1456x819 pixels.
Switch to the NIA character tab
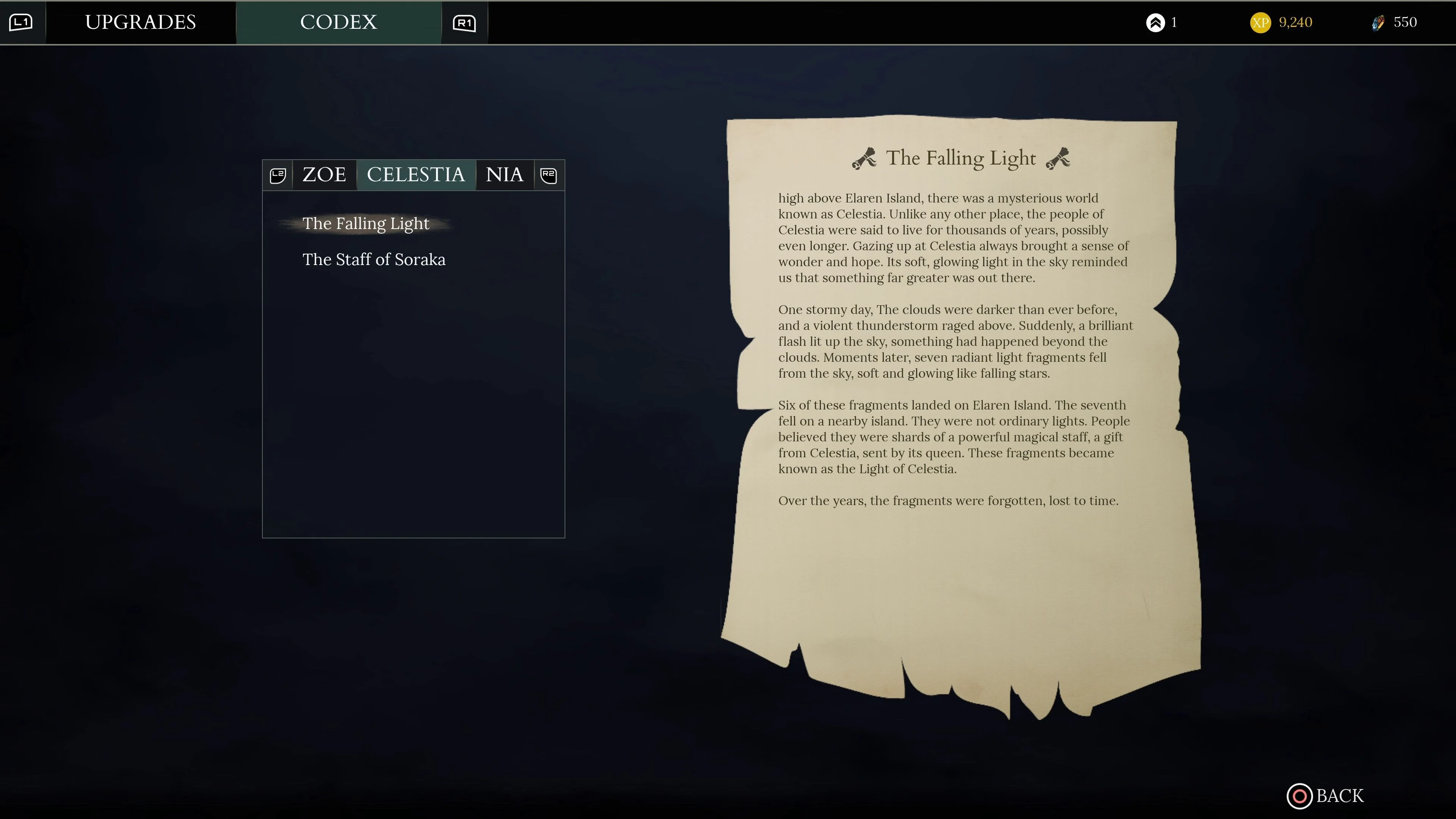(x=504, y=175)
